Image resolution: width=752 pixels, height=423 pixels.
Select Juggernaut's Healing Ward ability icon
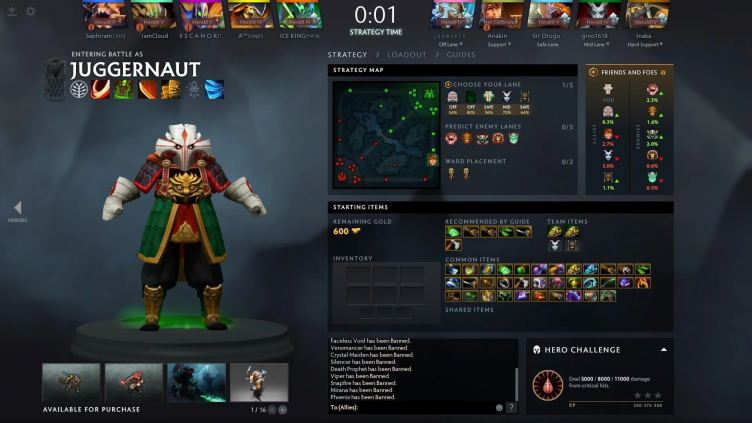click(123, 89)
